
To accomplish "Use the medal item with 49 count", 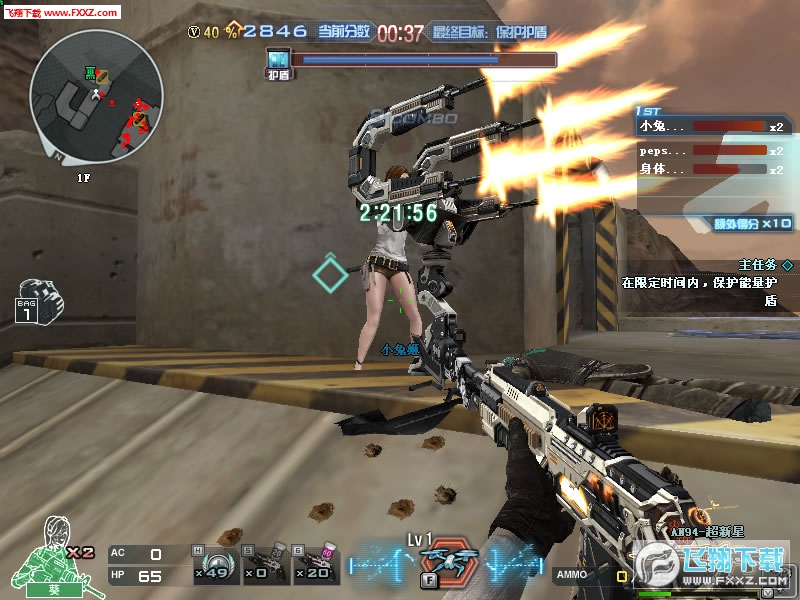I will pyautogui.click(x=214, y=564).
